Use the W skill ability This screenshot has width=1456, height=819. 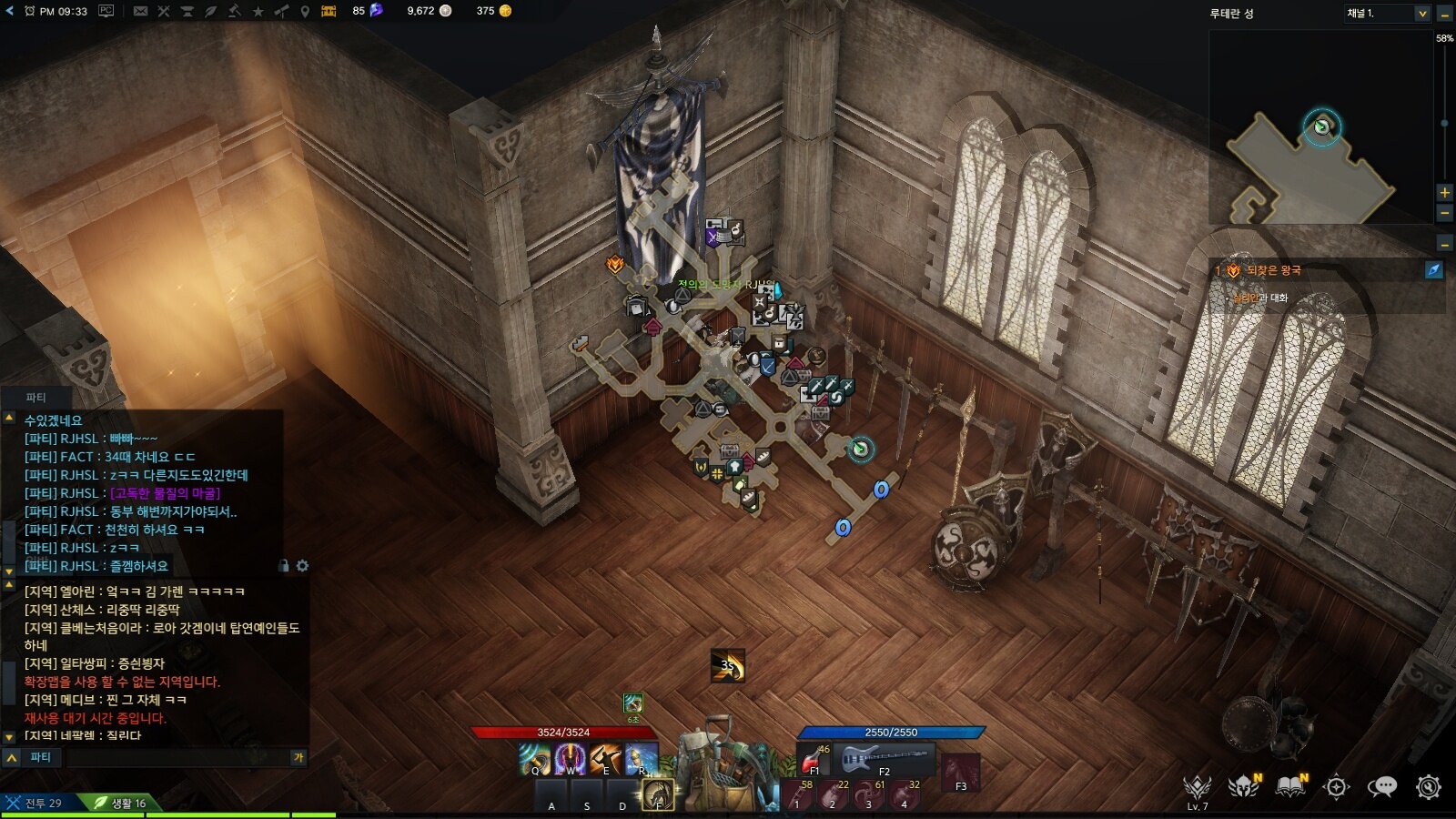[570, 759]
